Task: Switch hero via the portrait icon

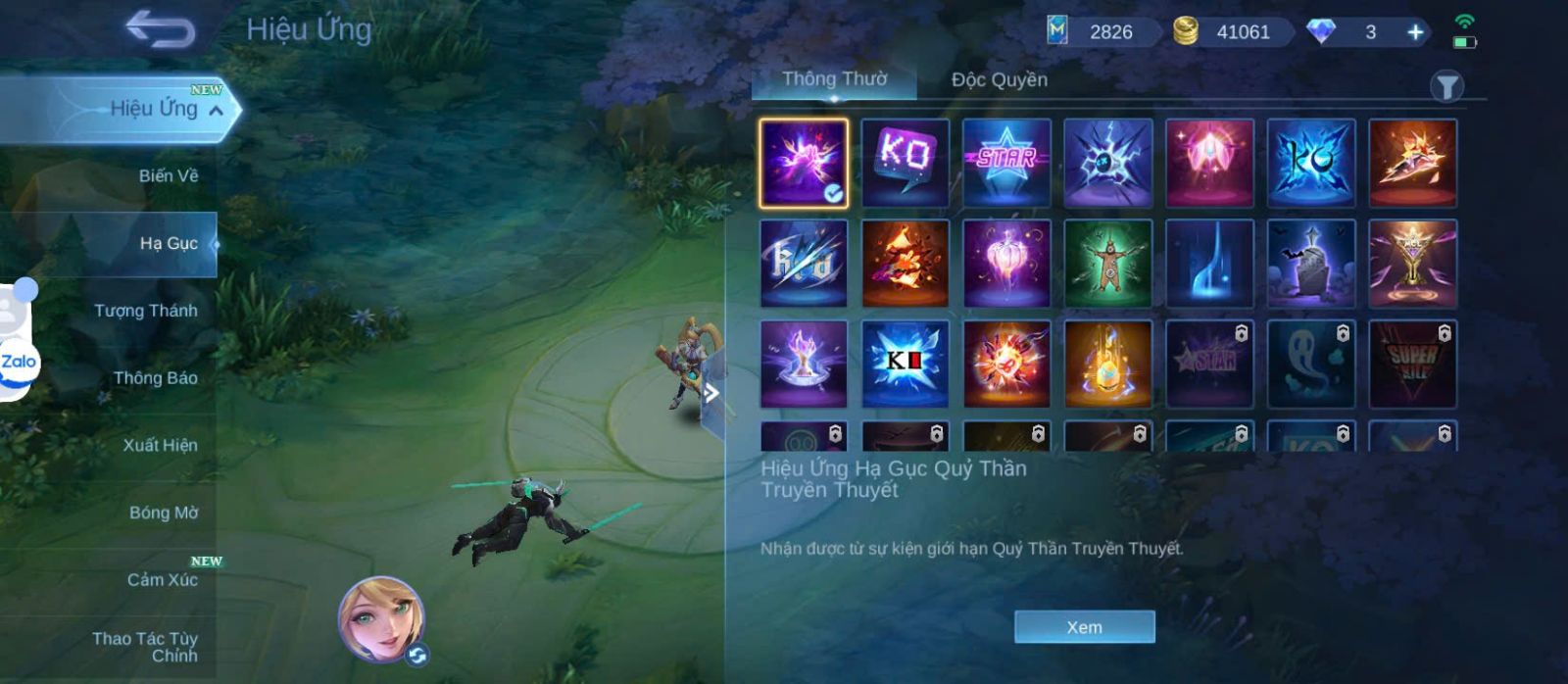Action: point(382,619)
